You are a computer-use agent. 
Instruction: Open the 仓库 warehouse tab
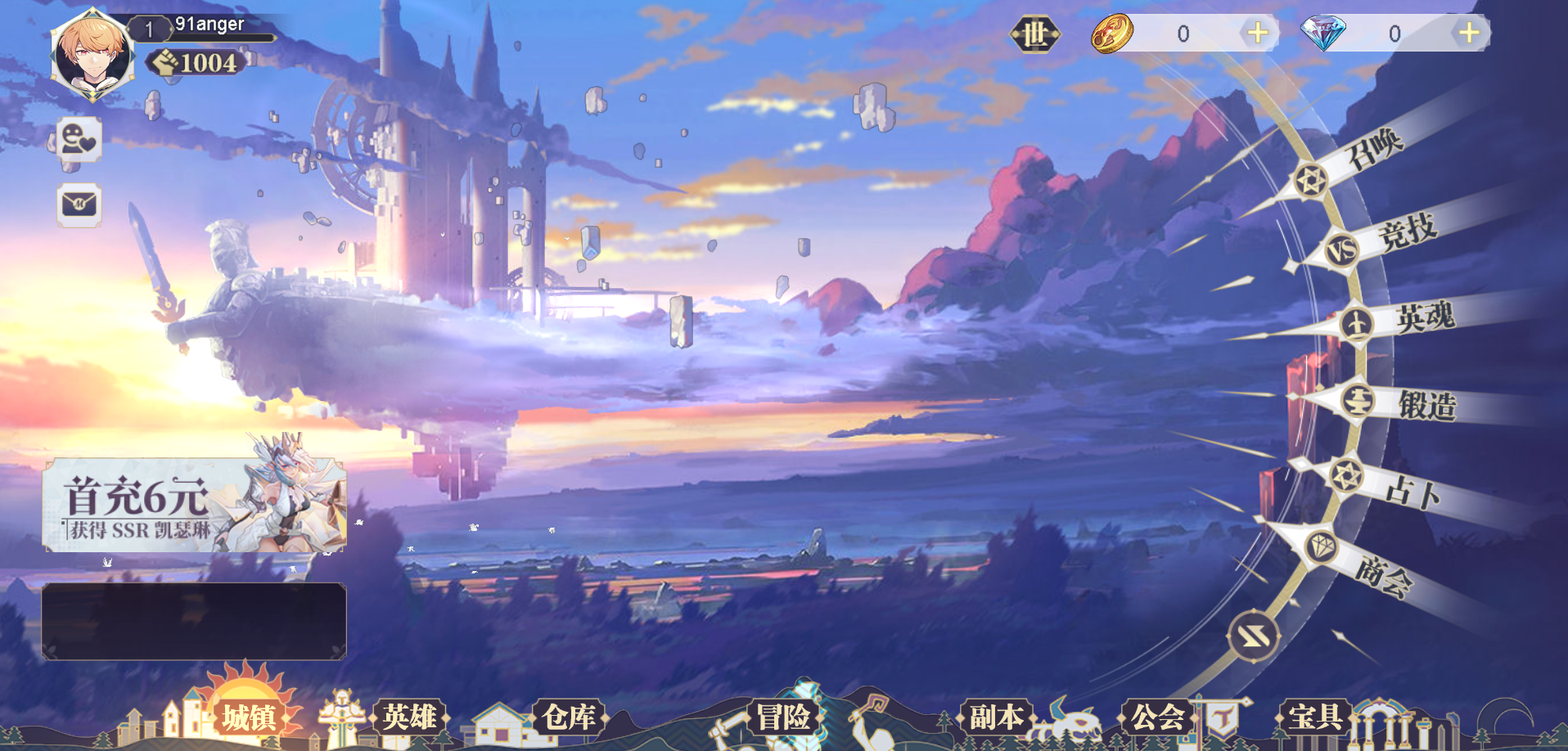[569, 717]
